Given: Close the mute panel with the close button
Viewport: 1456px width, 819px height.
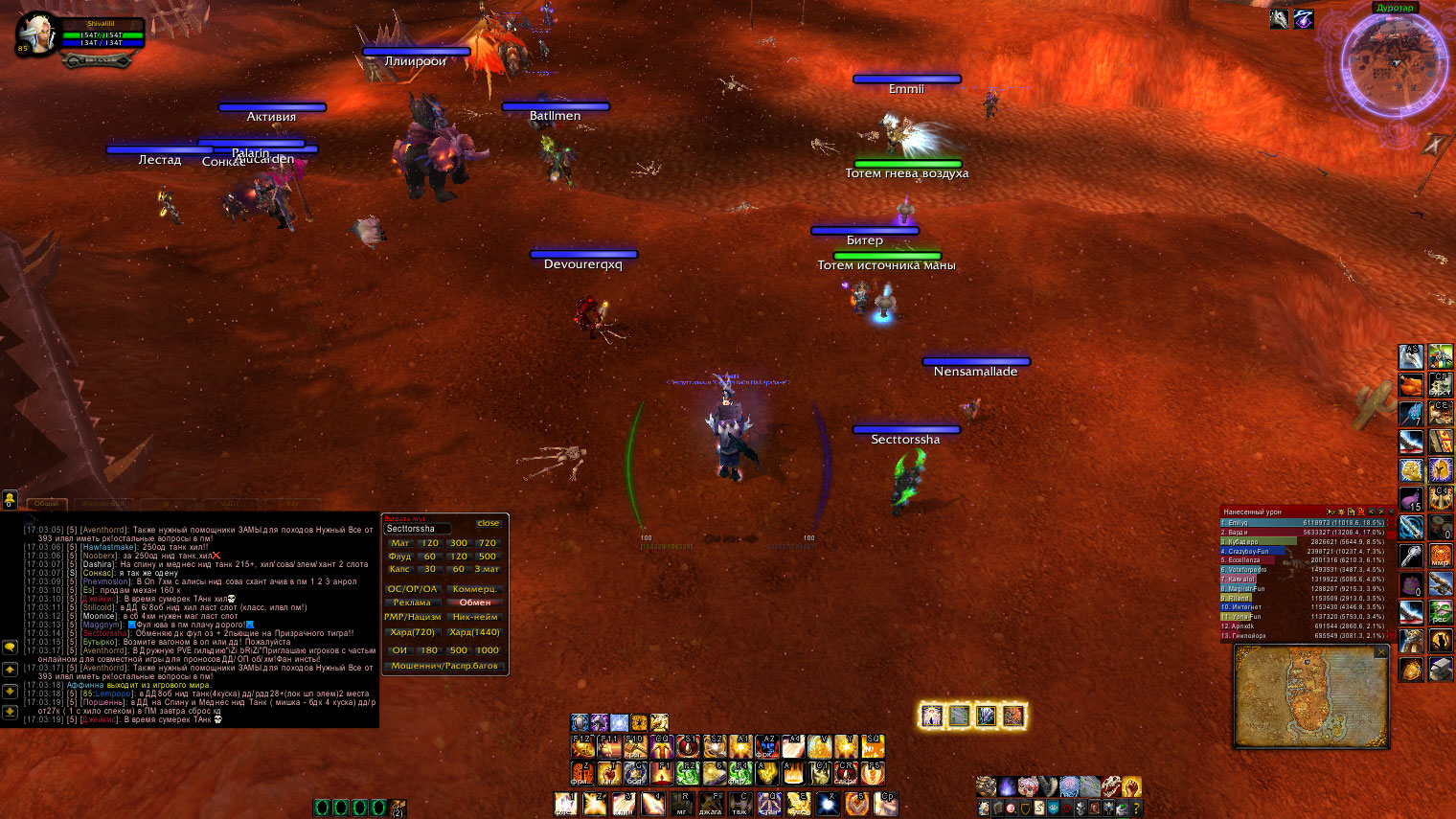Looking at the screenshot, I should pyautogui.click(x=489, y=523).
